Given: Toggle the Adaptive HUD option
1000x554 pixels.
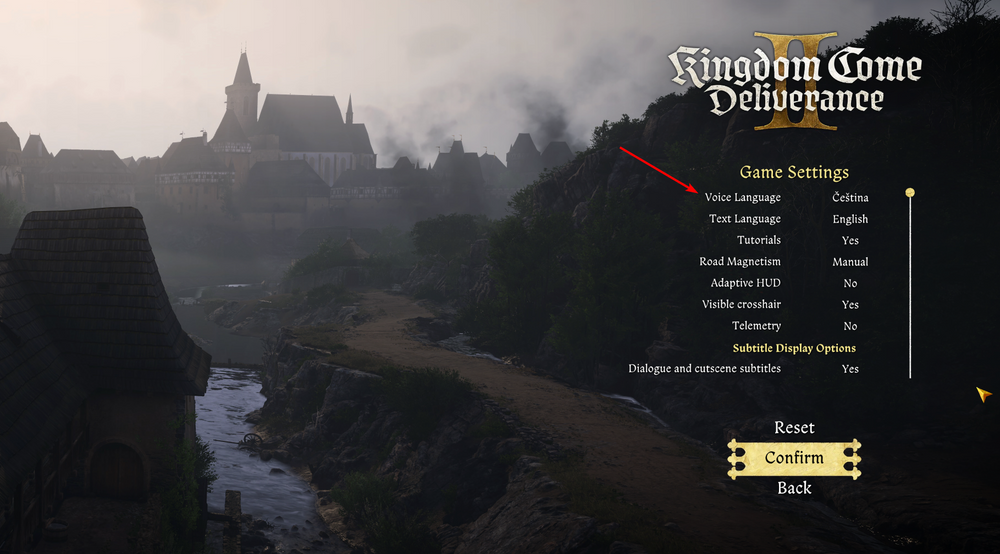Looking at the screenshot, I should coord(850,283).
